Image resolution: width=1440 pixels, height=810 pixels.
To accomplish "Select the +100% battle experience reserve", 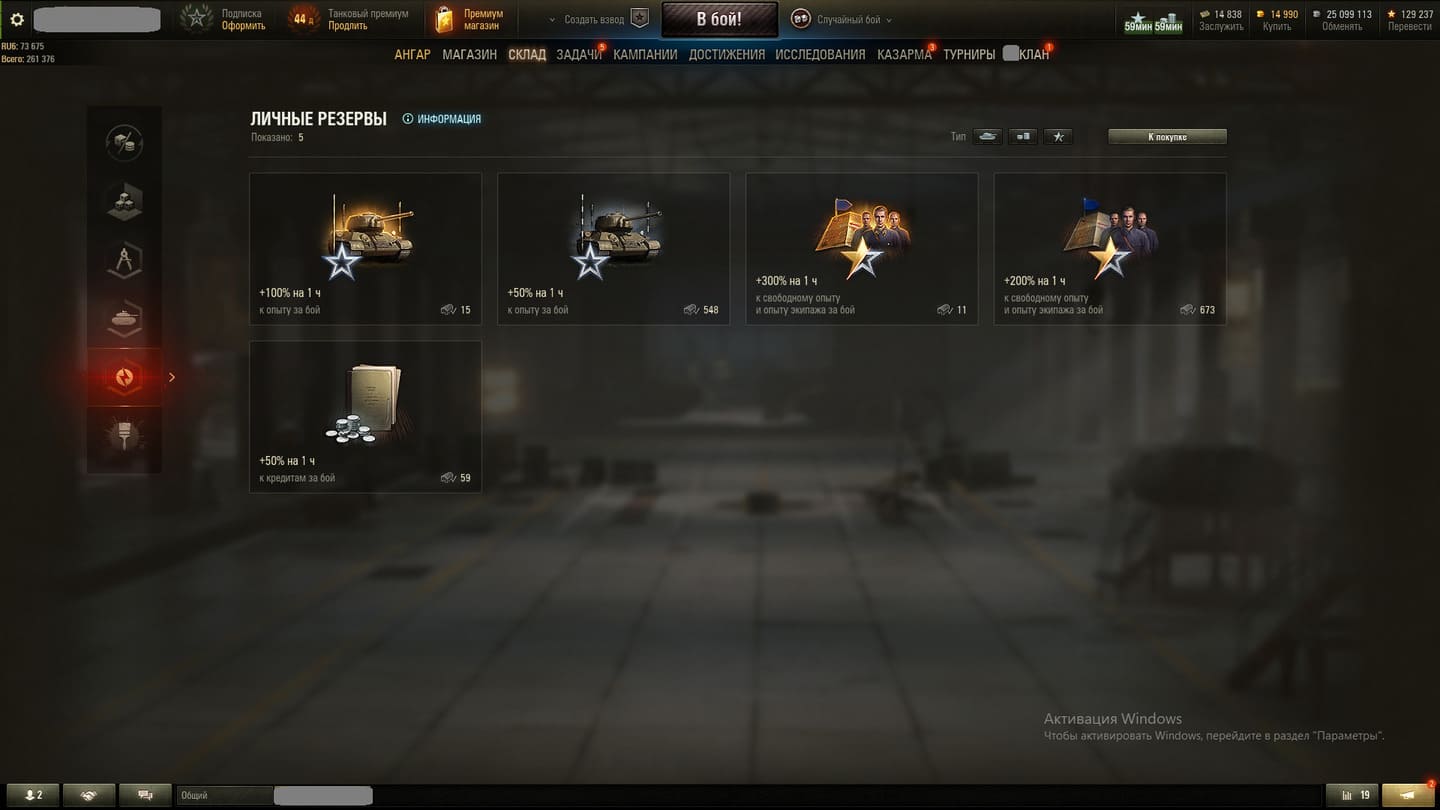I will 365,248.
